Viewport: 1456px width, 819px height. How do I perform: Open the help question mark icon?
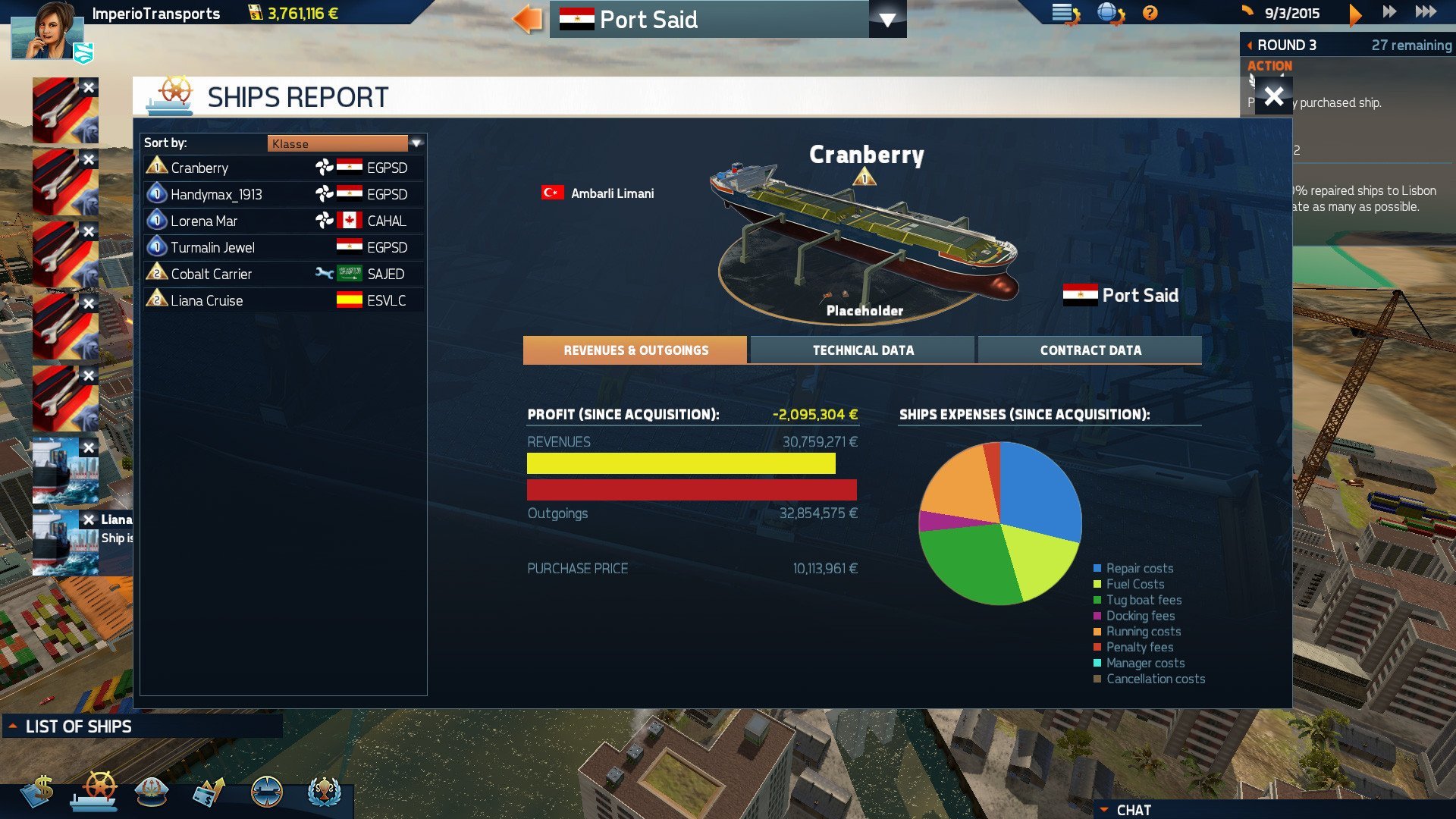[1150, 13]
